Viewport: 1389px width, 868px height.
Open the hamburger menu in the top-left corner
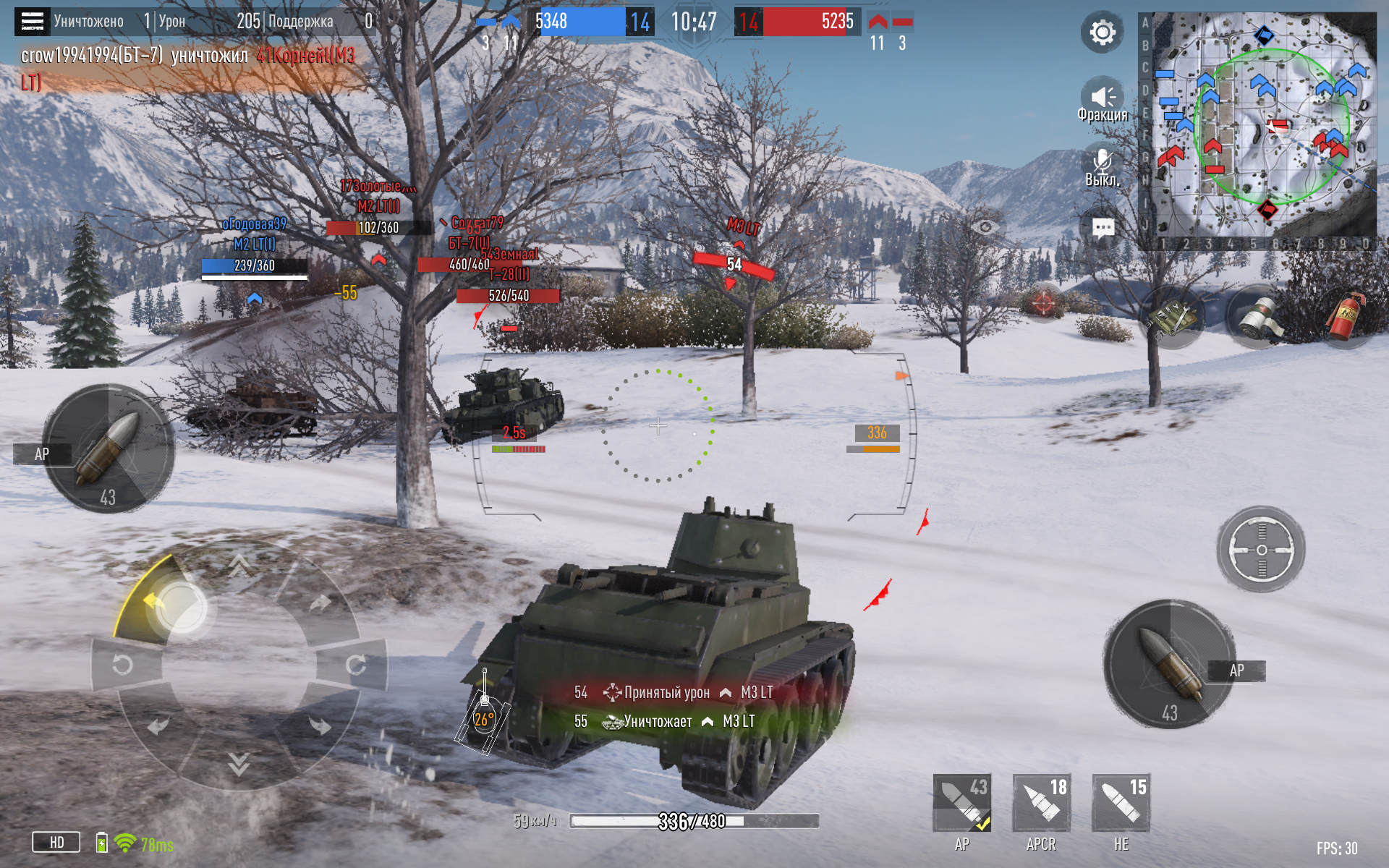pyautogui.click(x=32, y=22)
